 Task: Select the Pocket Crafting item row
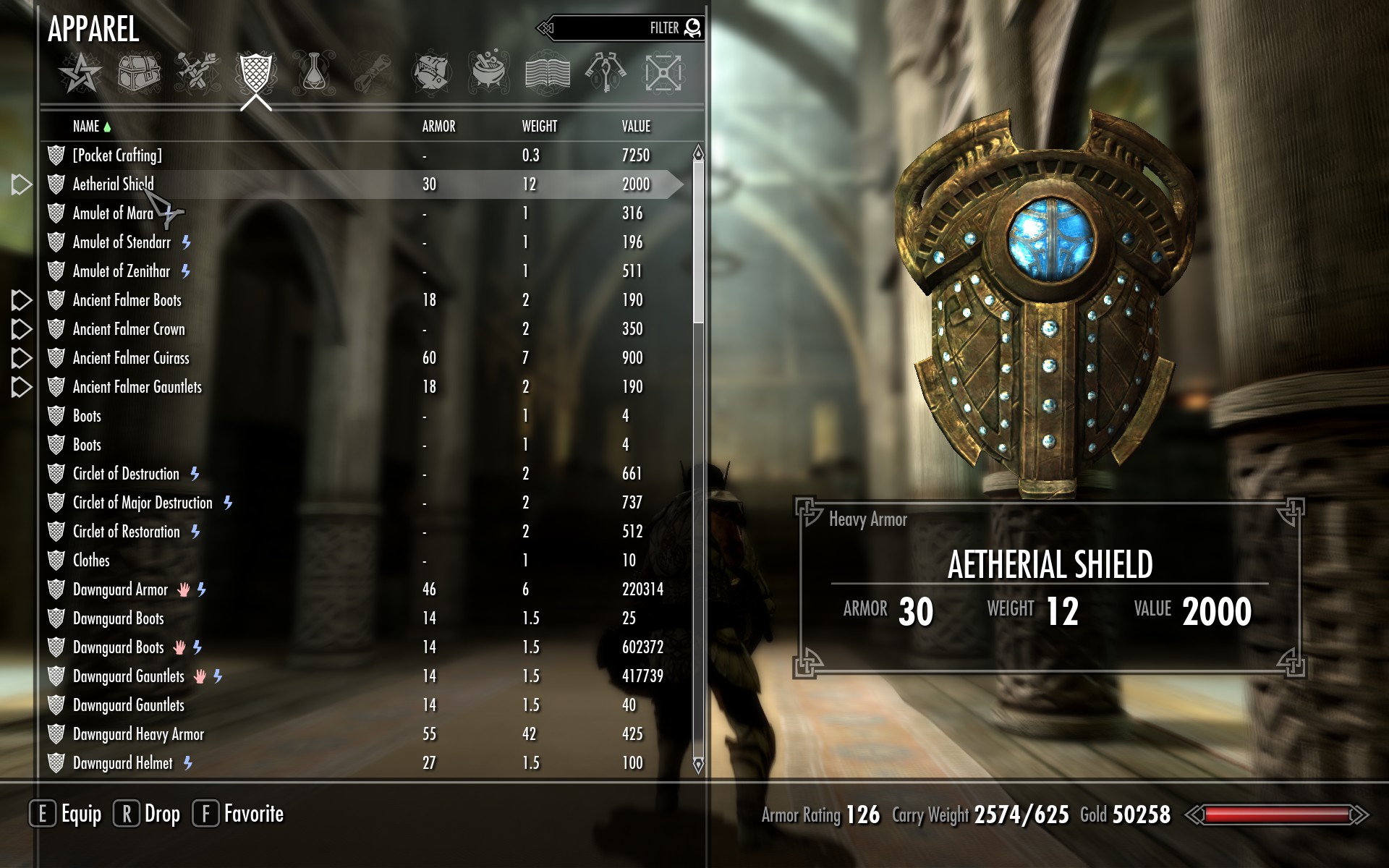pos(117,156)
